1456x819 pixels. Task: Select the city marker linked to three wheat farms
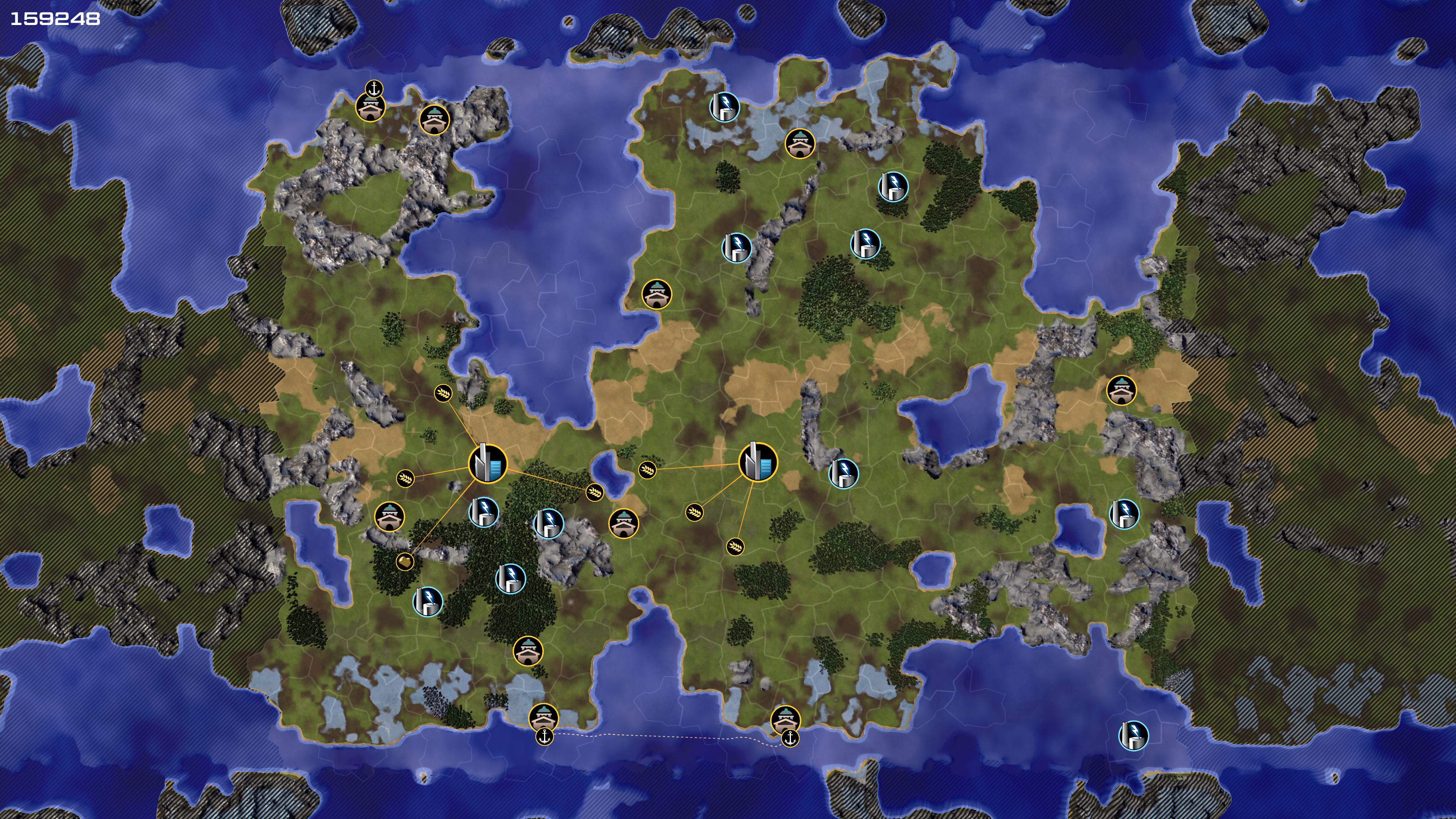pyautogui.click(x=758, y=462)
